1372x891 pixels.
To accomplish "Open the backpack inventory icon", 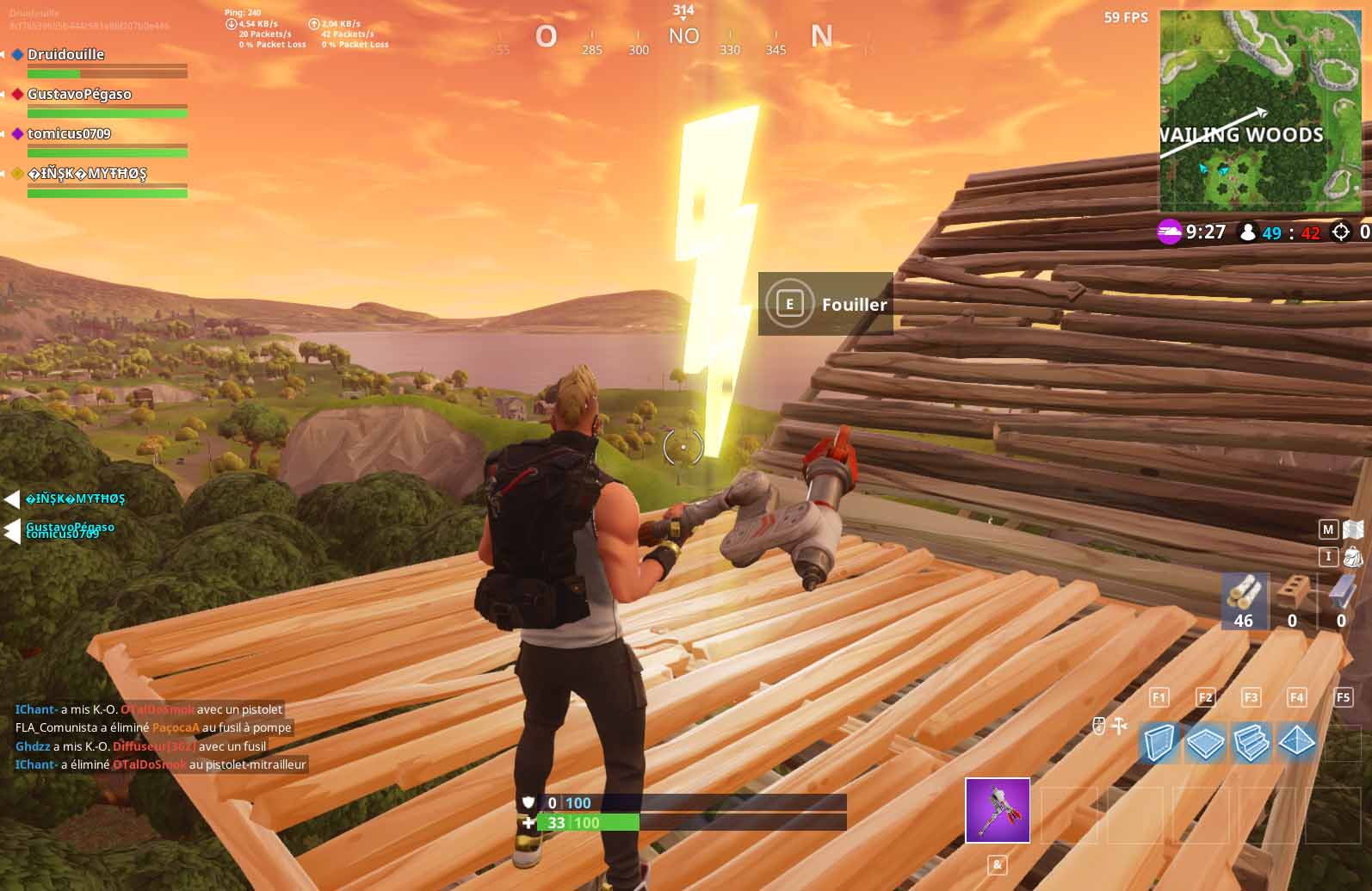I will 1353,557.
